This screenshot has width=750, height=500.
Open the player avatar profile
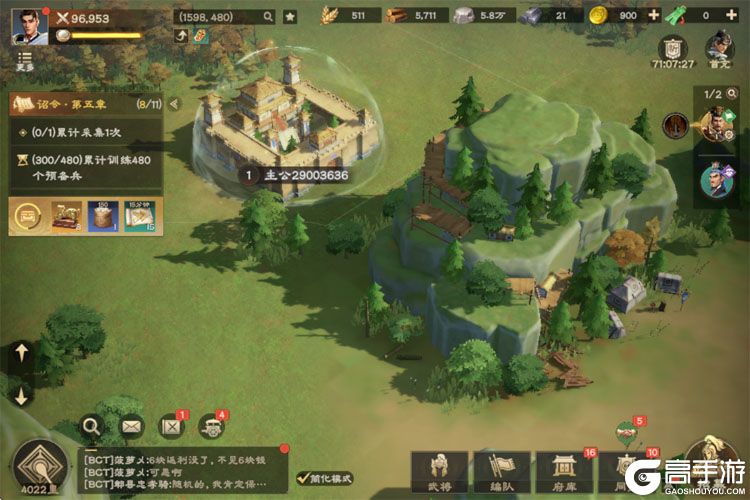29,25
